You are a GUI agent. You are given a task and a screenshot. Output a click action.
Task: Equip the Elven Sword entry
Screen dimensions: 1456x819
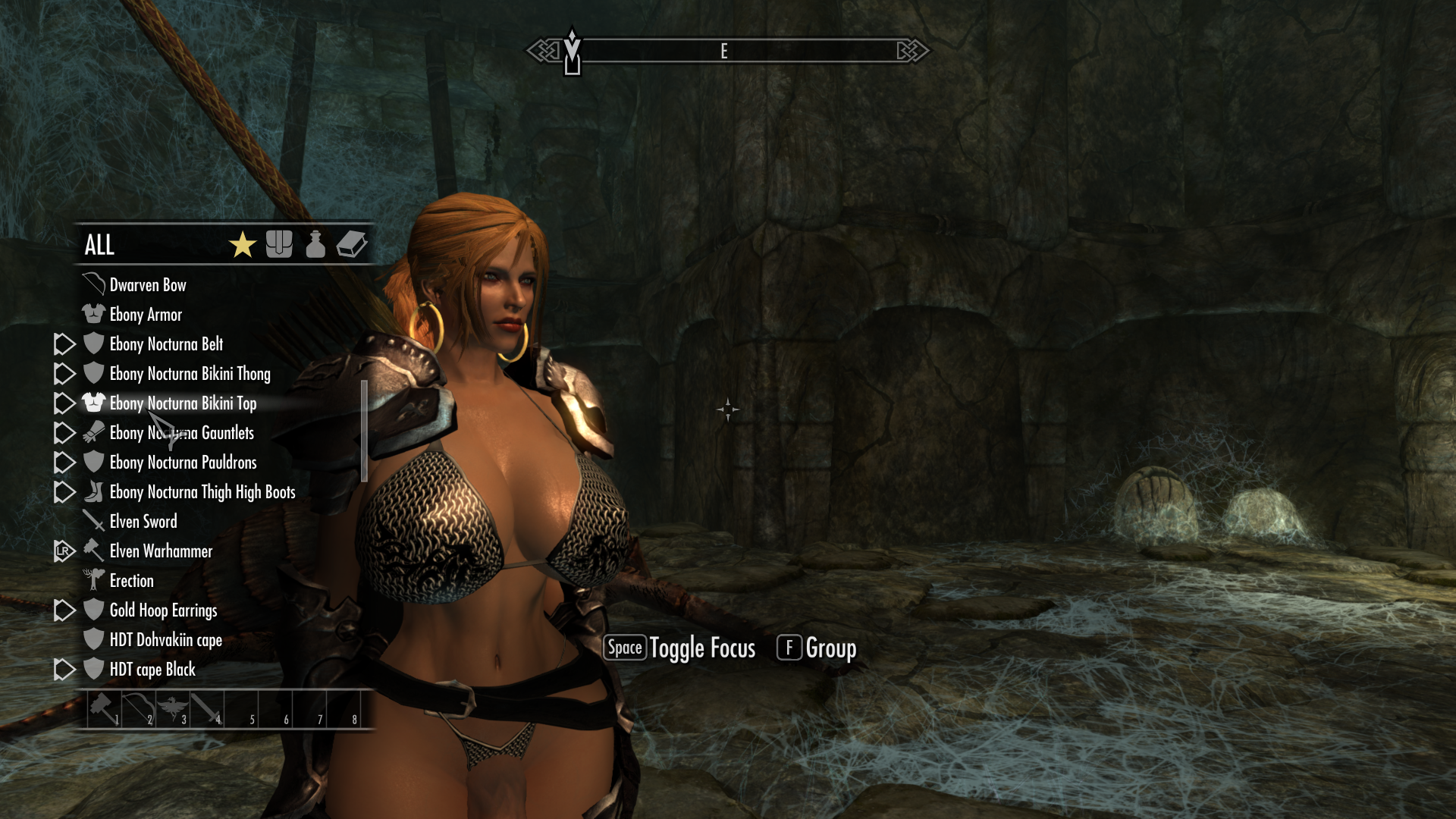click(143, 522)
